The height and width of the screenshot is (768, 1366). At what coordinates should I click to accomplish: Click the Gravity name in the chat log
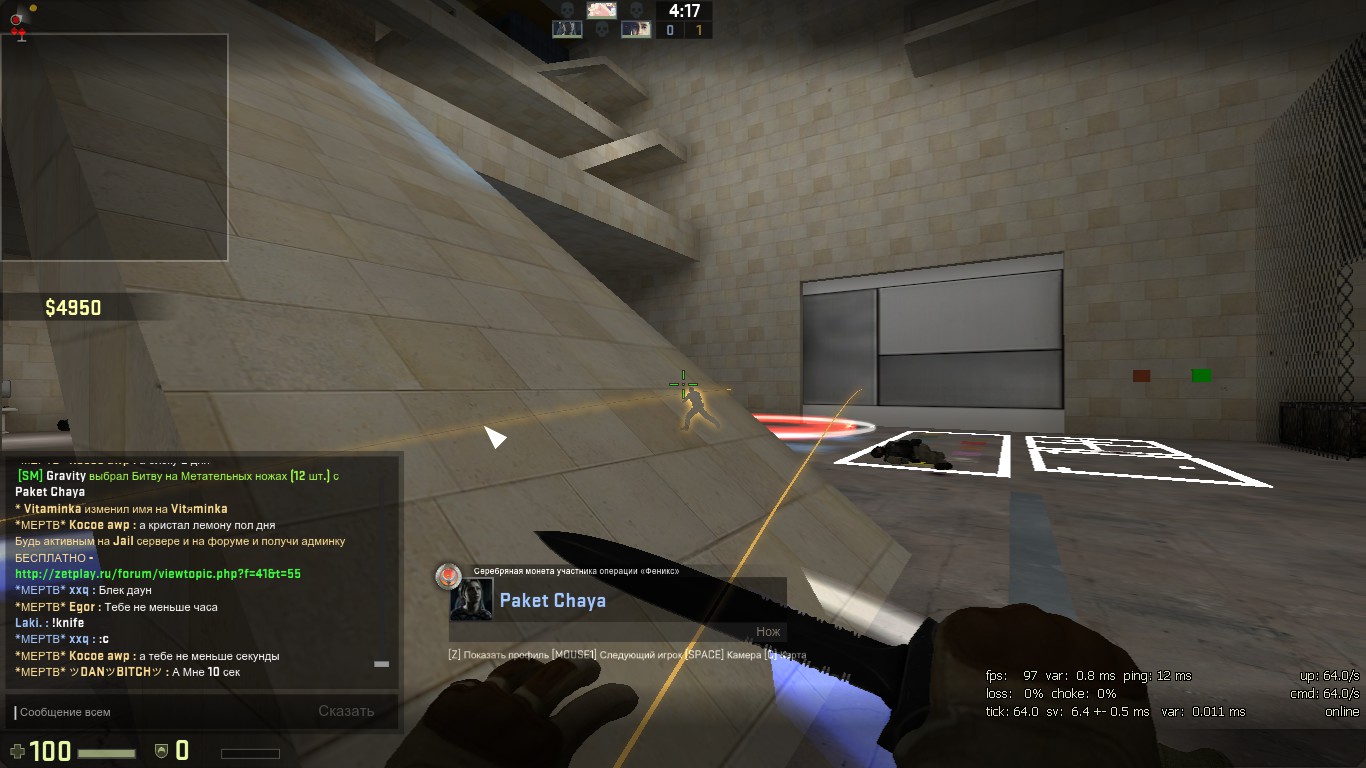(66, 476)
